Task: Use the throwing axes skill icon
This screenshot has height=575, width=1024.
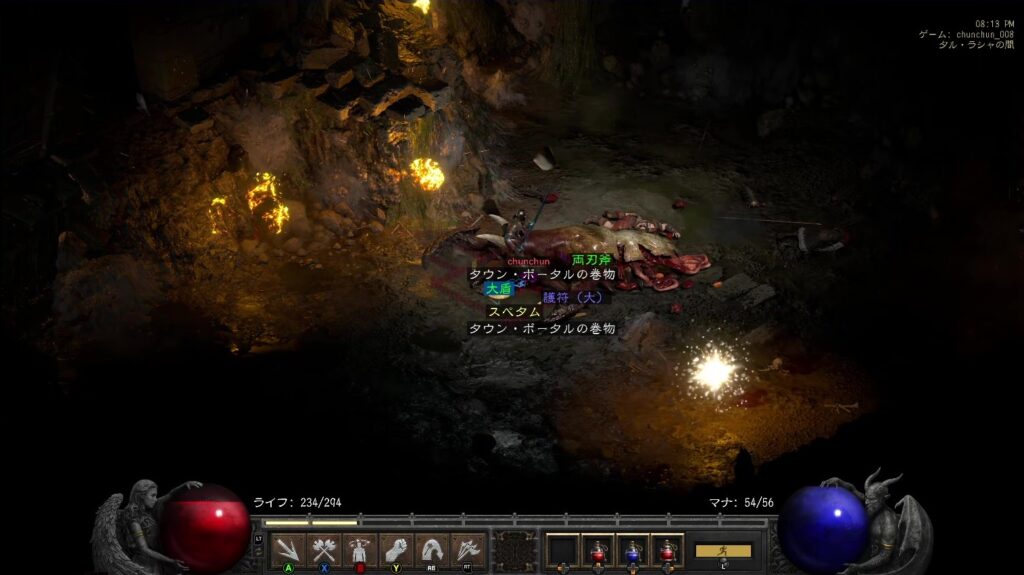Action: pyautogui.click(x=468, y=549)
